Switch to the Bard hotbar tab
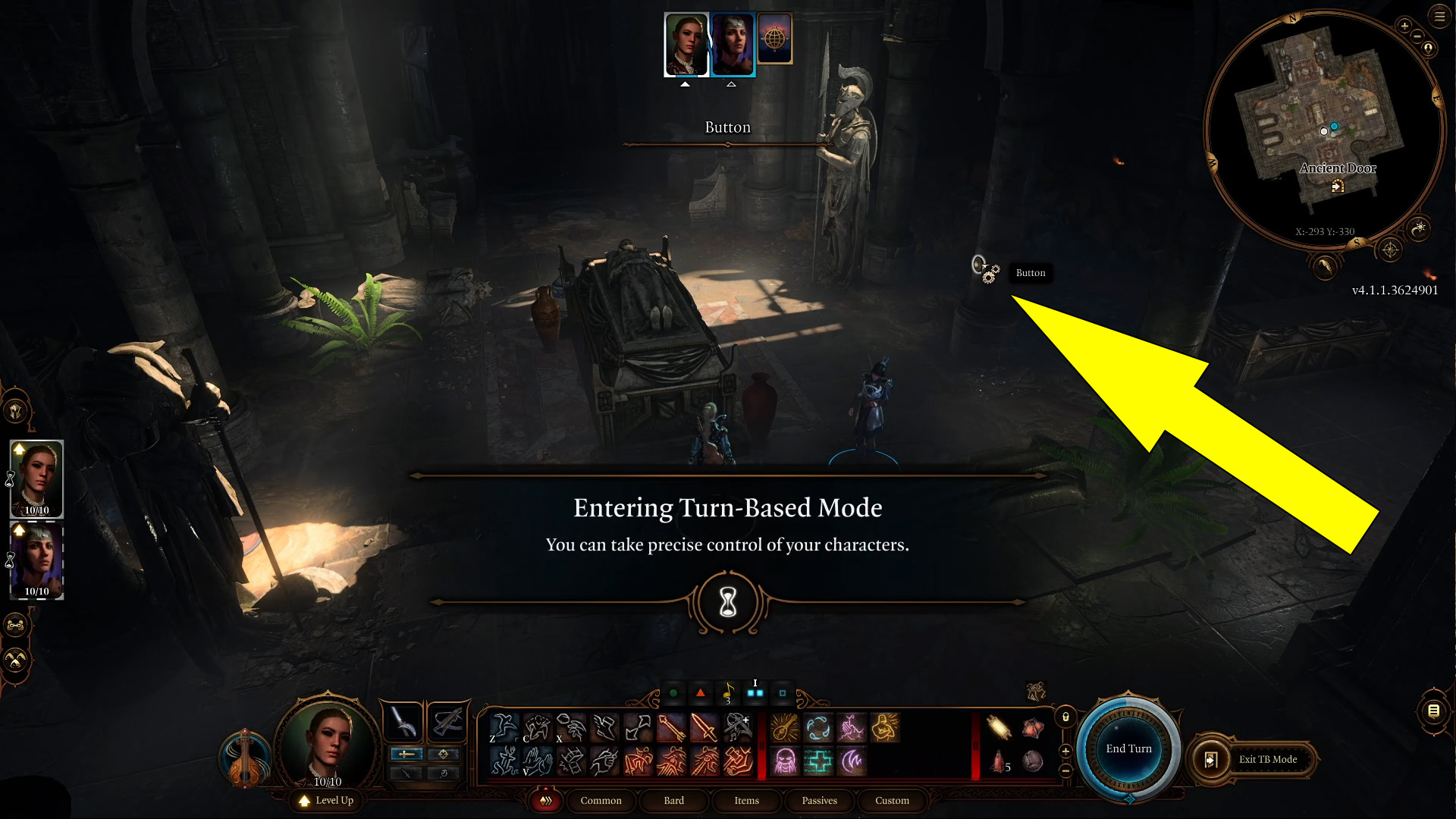This screenshot has height=819, width=1456. coord(673,801)
